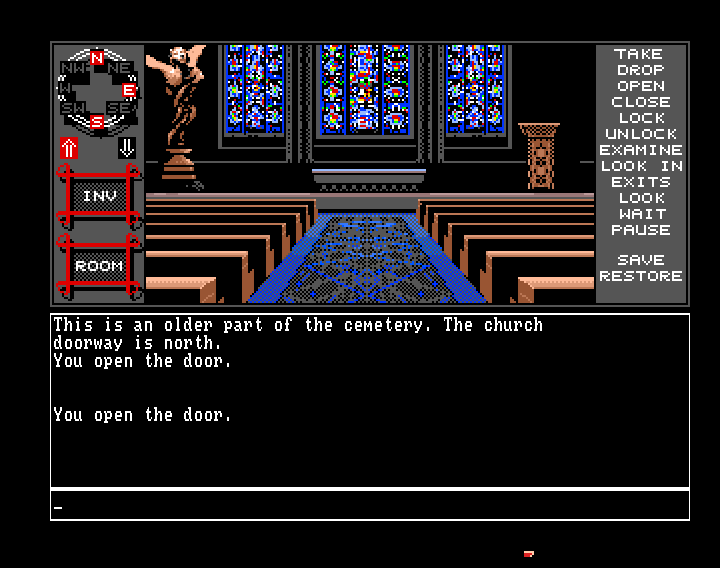Image resolution: width=720 pixels, height=568 pixels.
Task: Select the CLOSE verb
Action: tap(640, 102)
